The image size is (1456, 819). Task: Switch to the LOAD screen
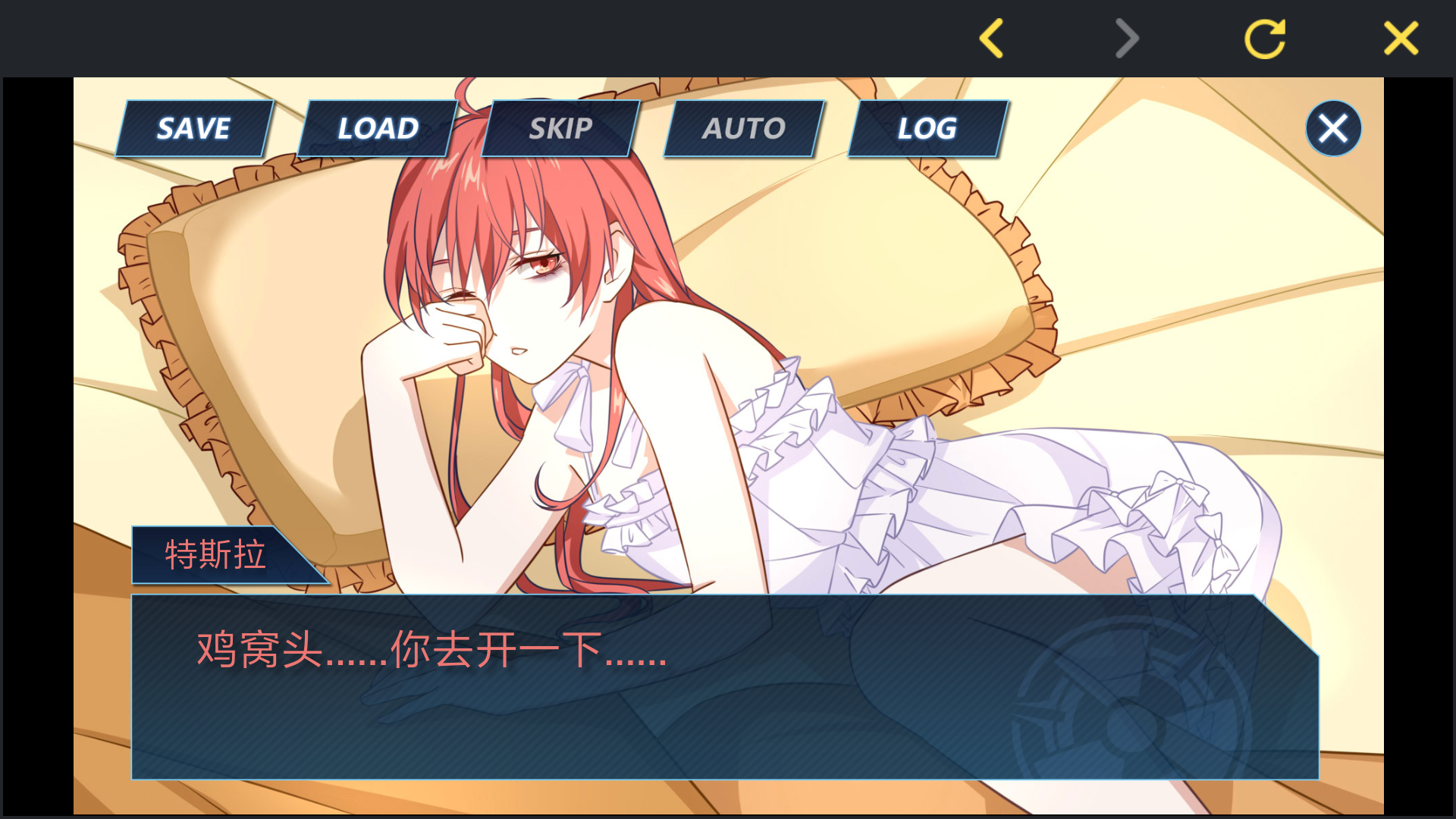[377, 128]
